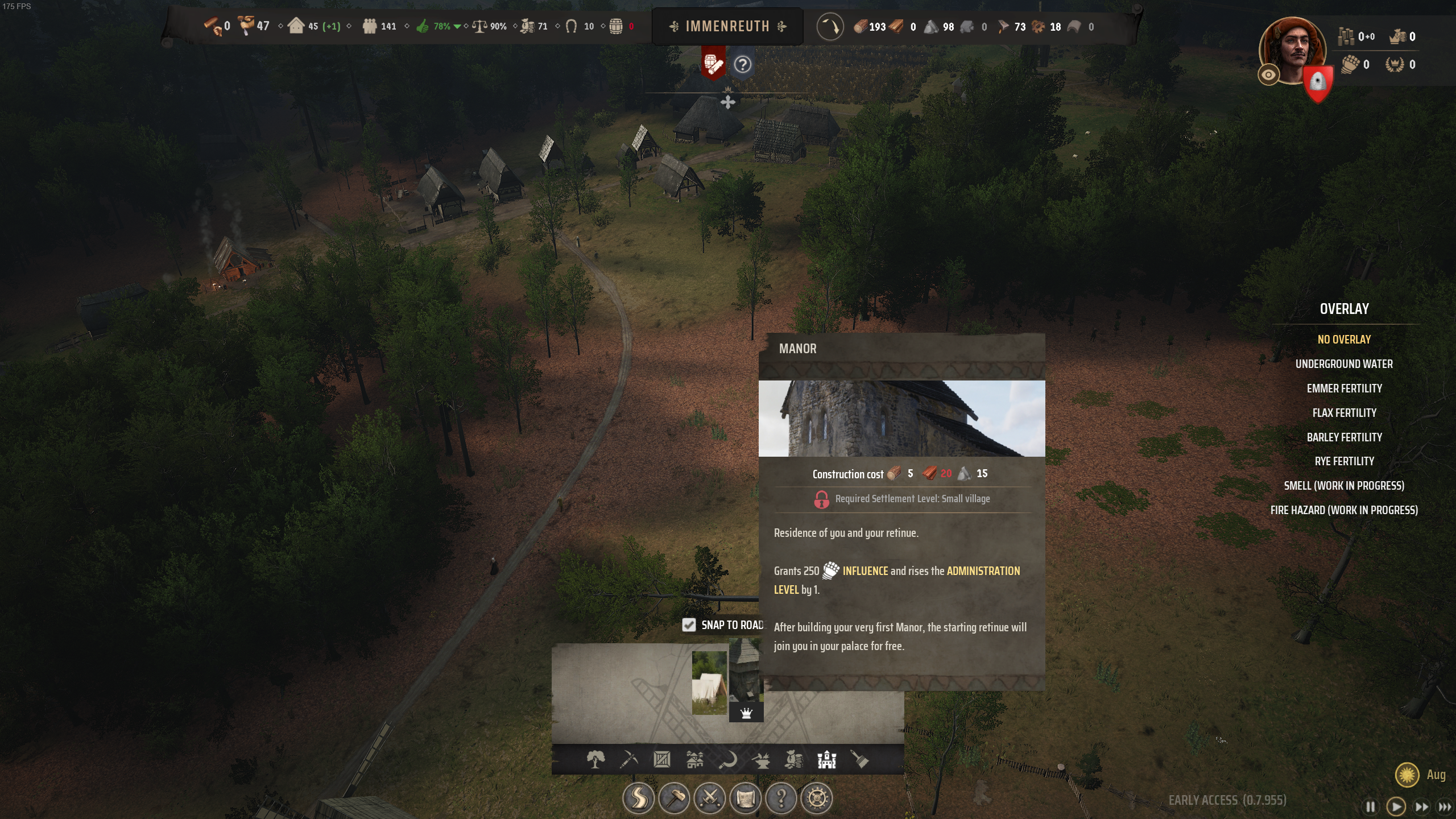The image size is (1456, 819).
Task: Open the hammer construction menu
Action: click(674, 799)
